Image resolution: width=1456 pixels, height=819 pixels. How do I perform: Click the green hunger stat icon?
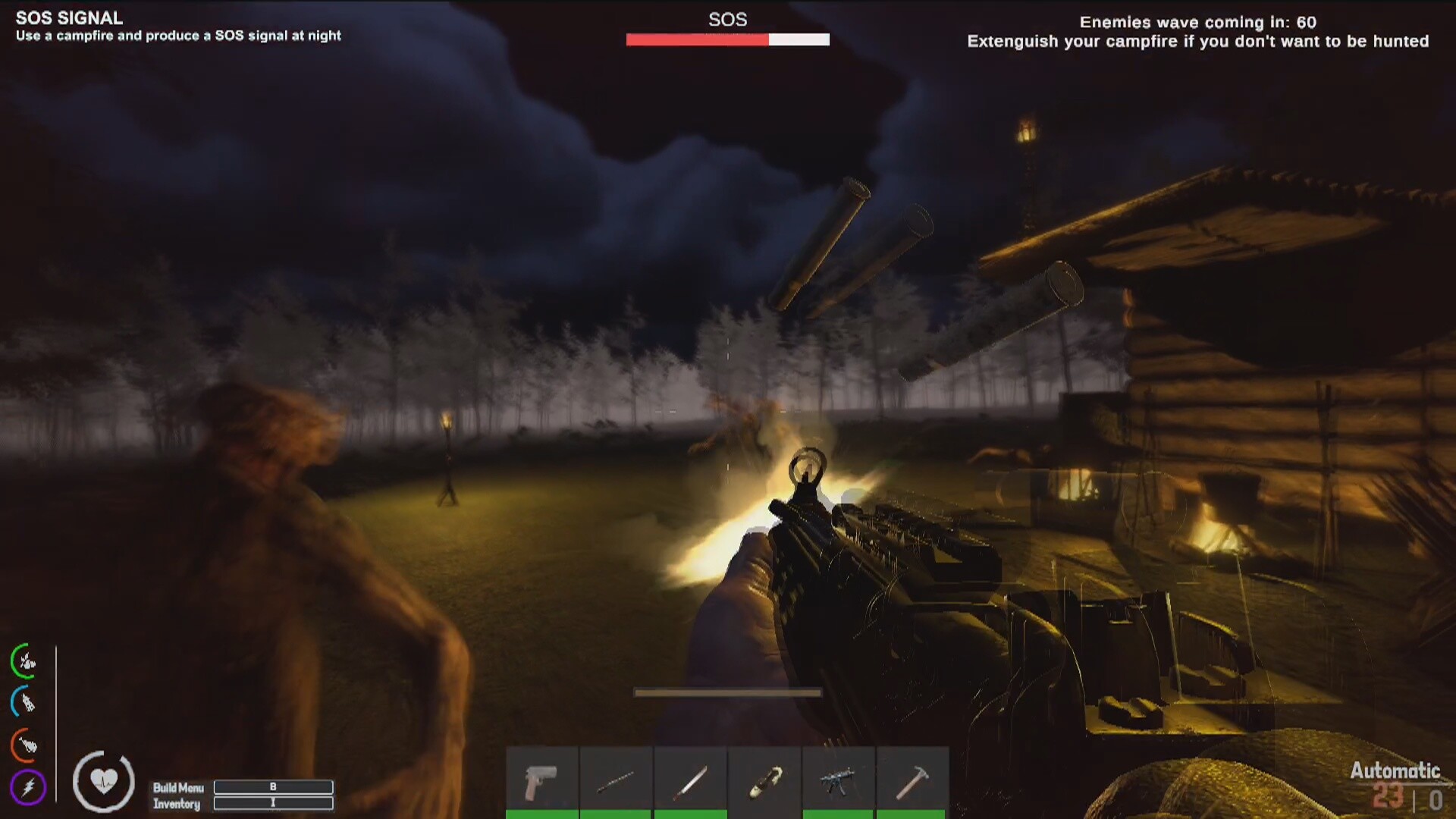pos(25,659)
